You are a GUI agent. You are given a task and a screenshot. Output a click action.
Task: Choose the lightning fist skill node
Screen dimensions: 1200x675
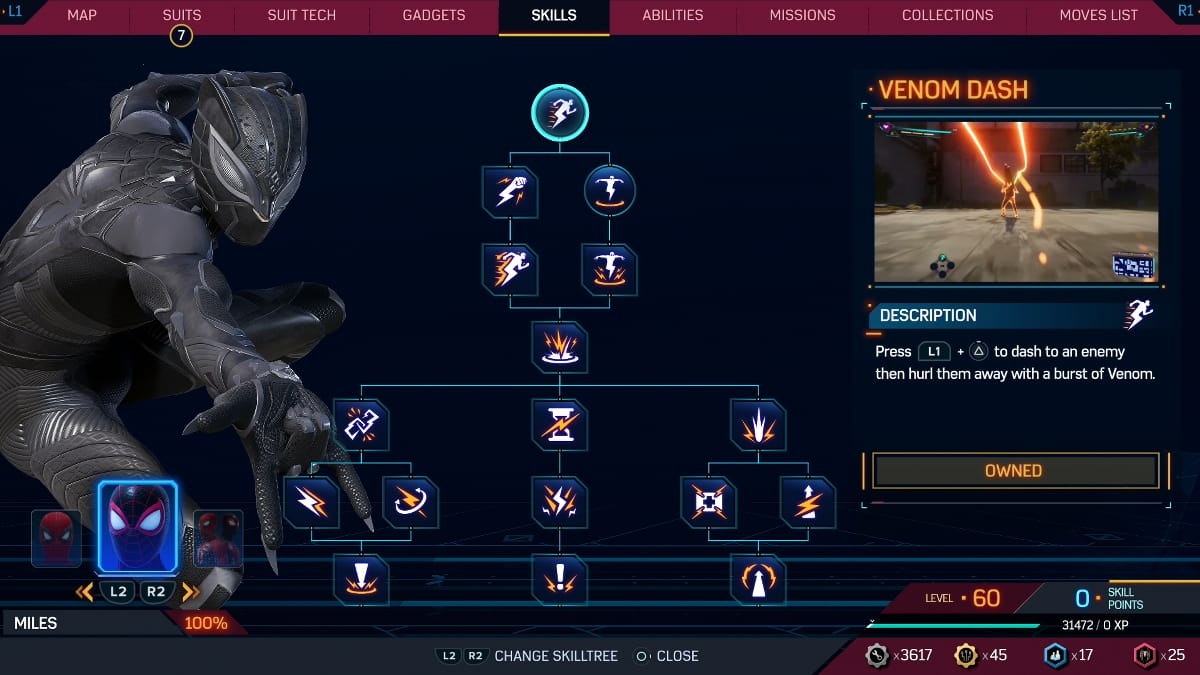[510, 192]
